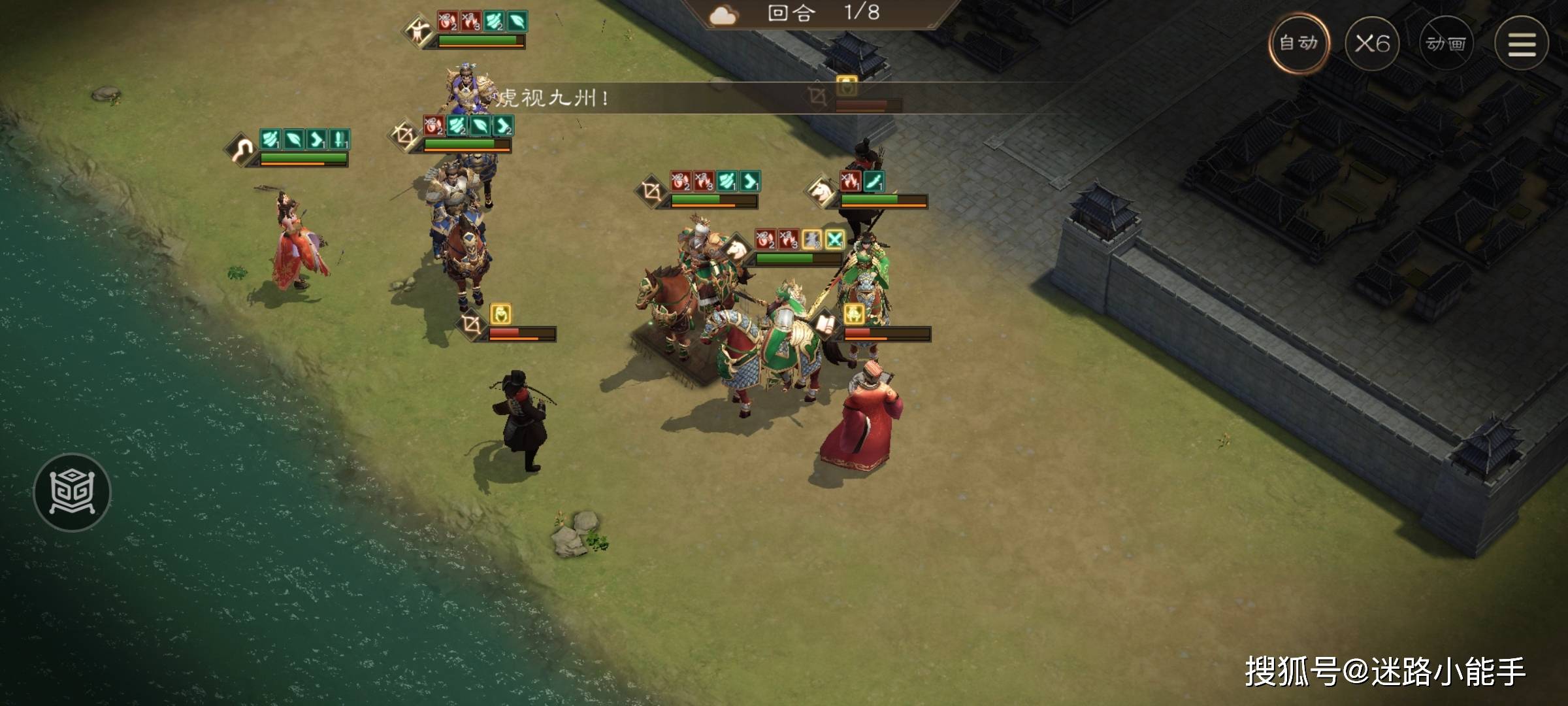Toggle the 动画 animation button

click(x=1446, y=44)
